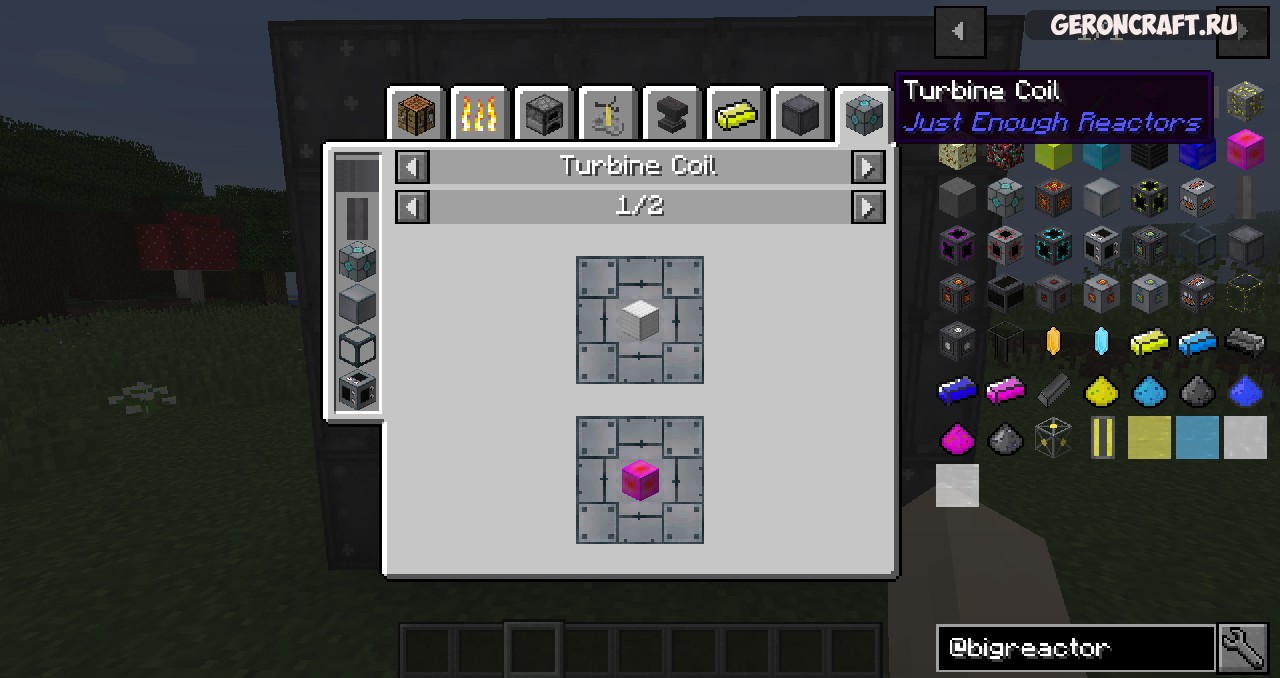Advance to recipe page 2
Screen dimensions: 1280x678
[x=867, y=207]
